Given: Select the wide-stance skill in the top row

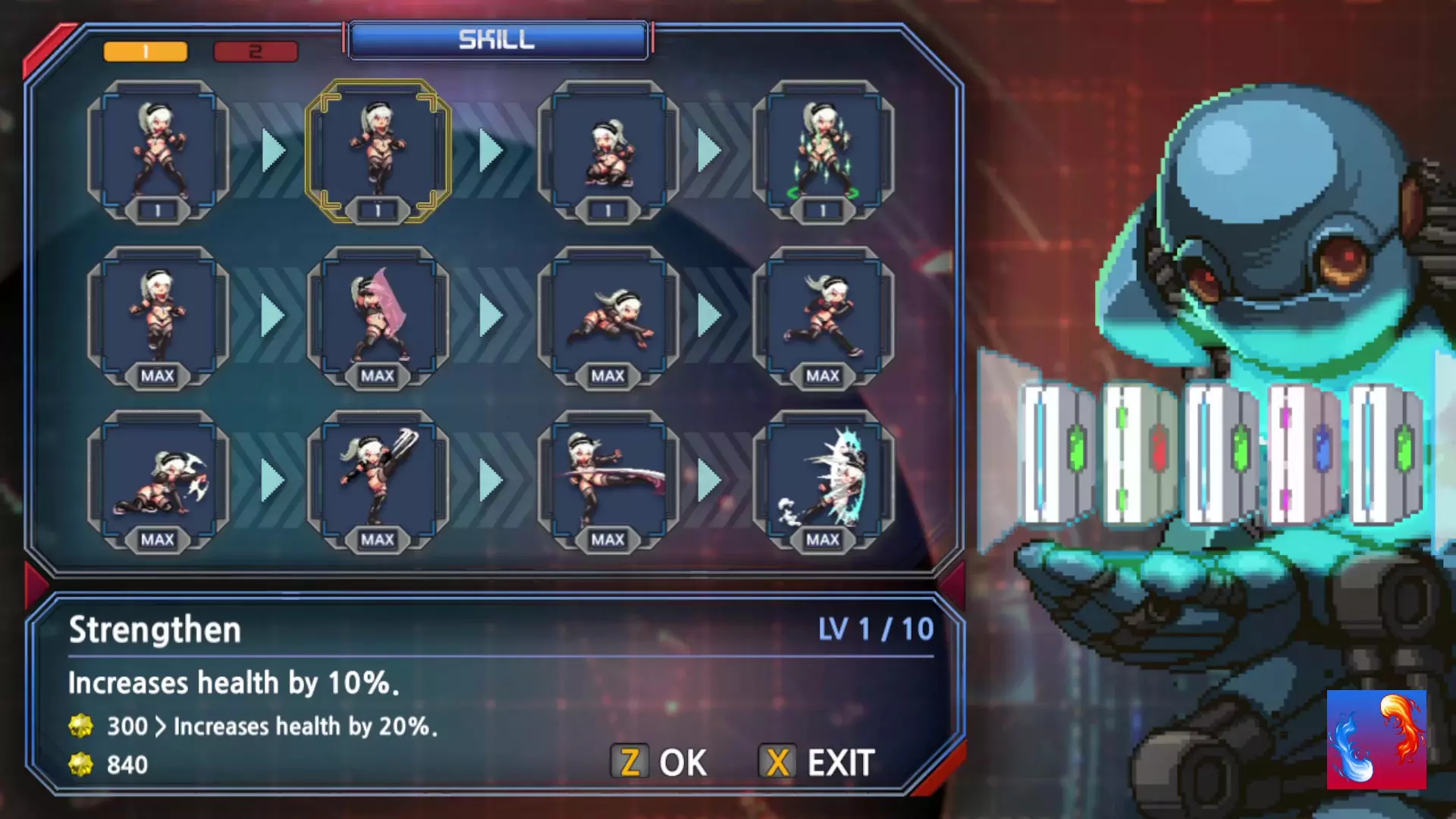Looking at the screenshot, I should 158,152.
